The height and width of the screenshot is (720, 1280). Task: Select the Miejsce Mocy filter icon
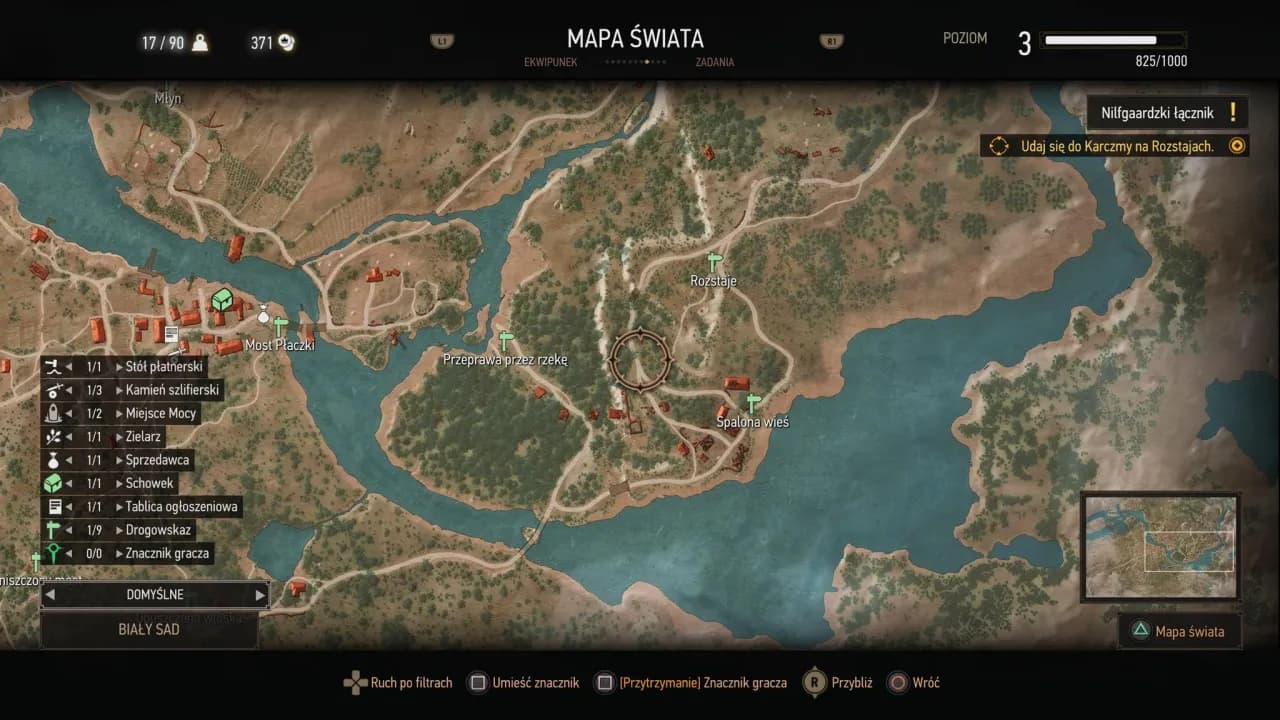click(x=55, y=413)
